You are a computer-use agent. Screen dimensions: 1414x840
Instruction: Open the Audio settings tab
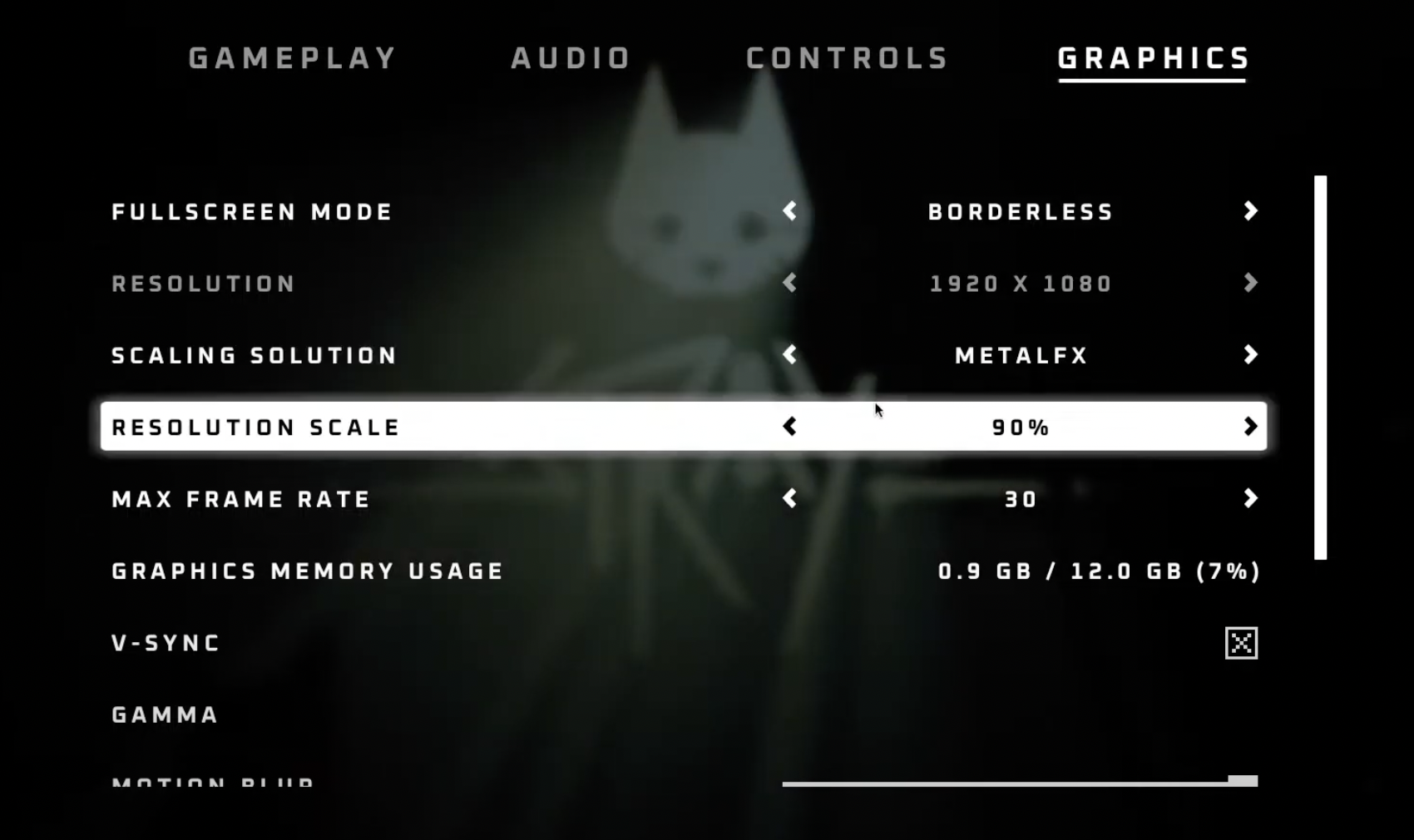(571, 58)
